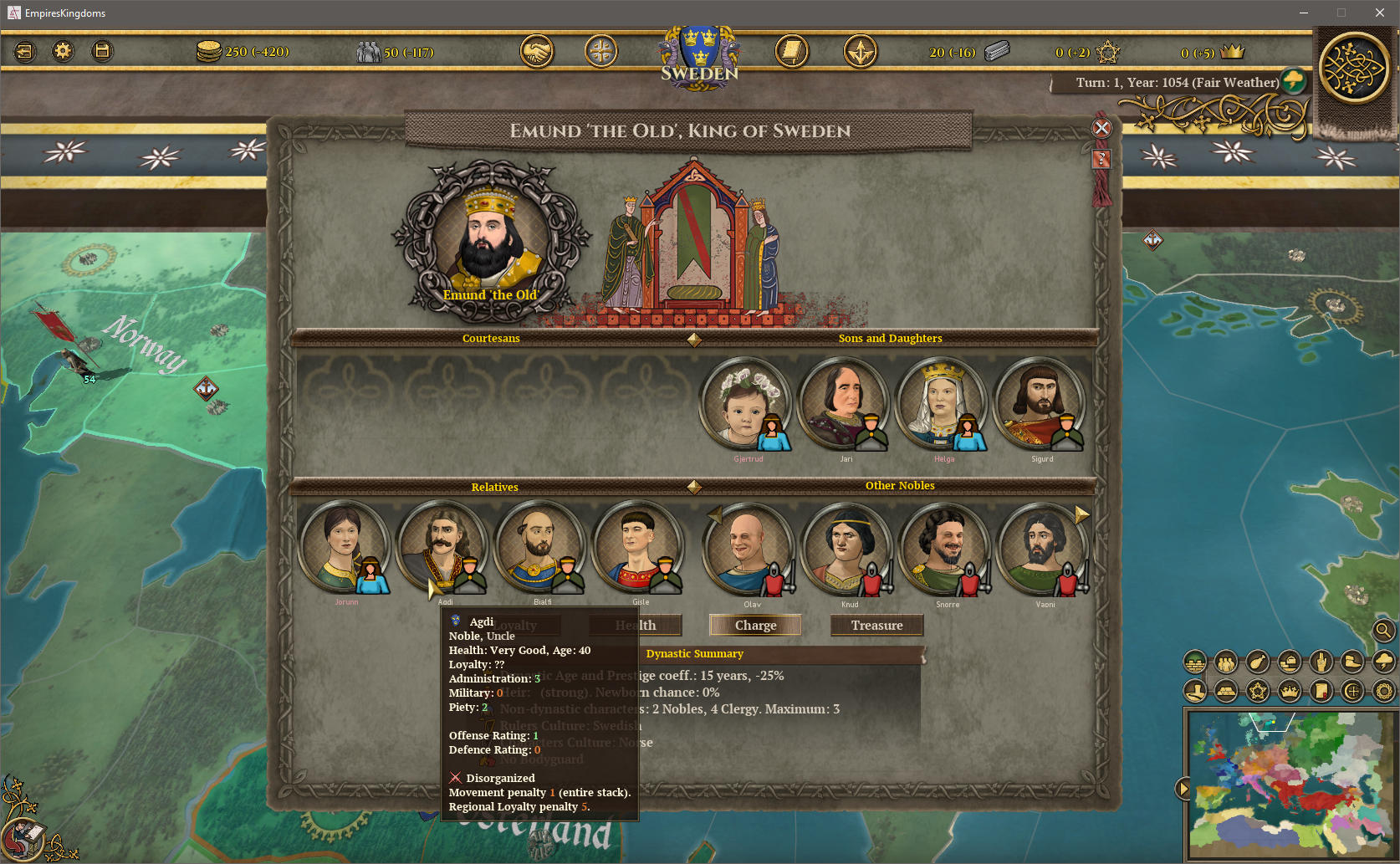Image resolution: width=1400 pixels, height=864 pixels.
Task: Select noble Snorre's portrait
Action: 943,549
